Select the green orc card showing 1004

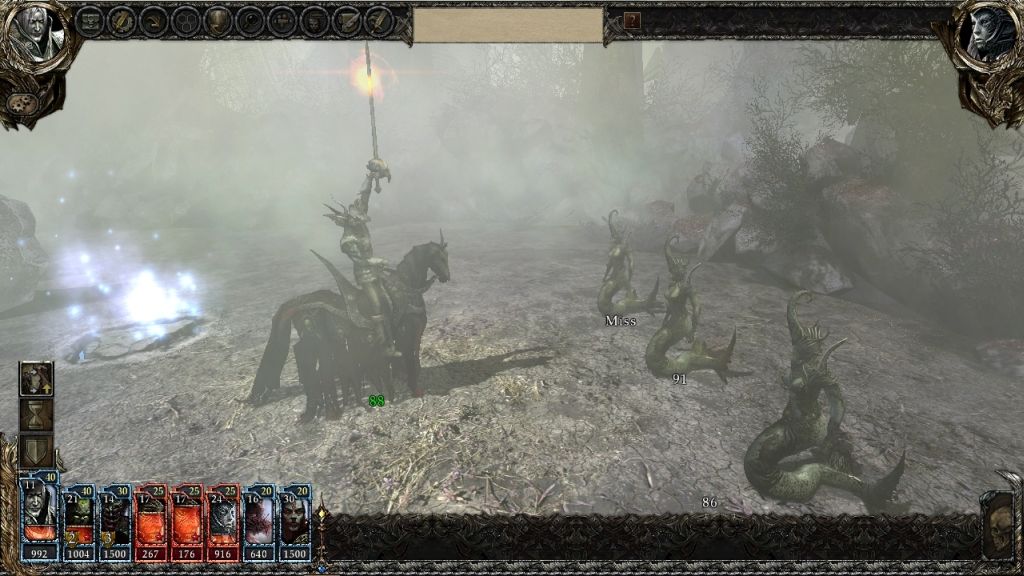[x=79, y=522]
